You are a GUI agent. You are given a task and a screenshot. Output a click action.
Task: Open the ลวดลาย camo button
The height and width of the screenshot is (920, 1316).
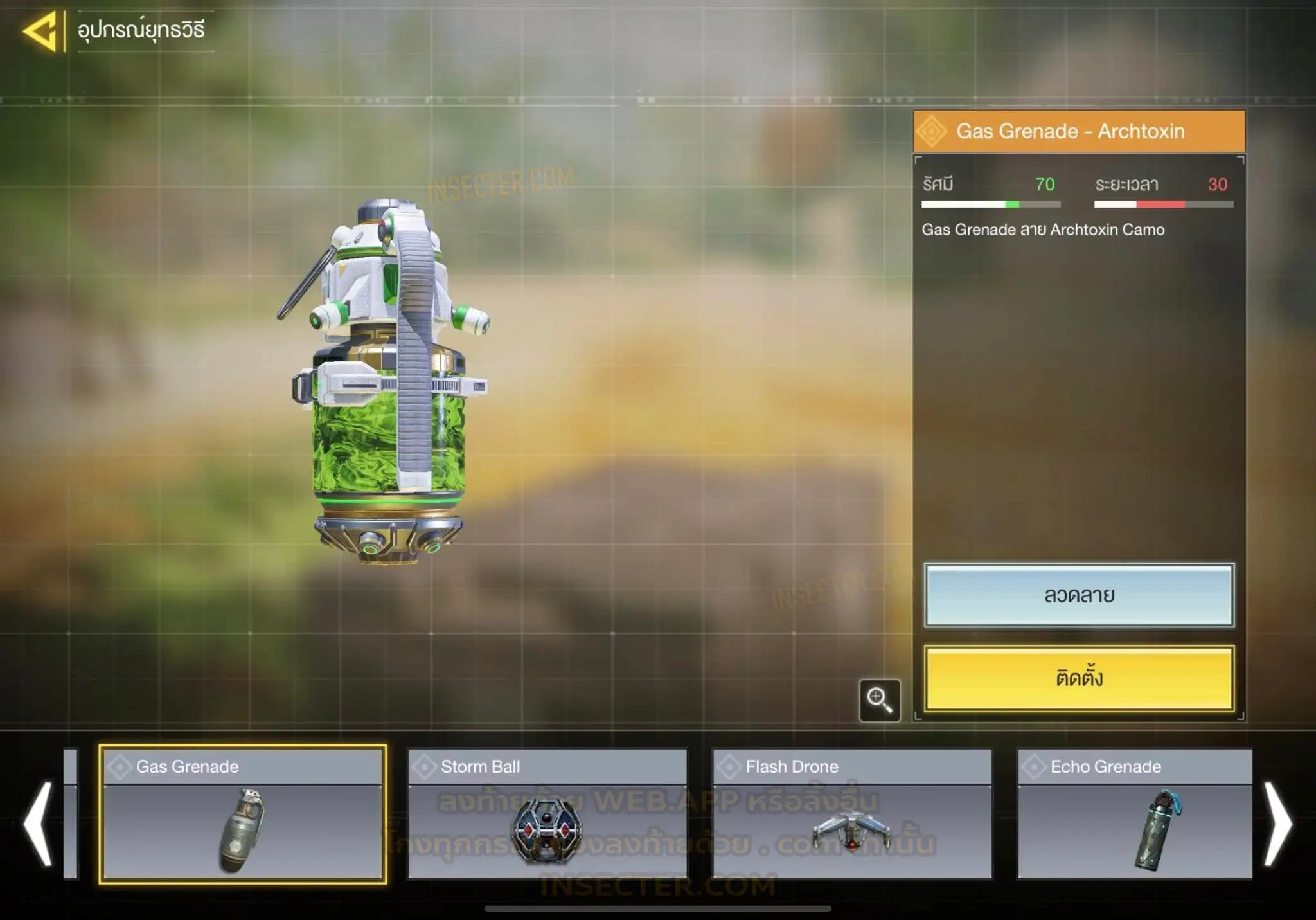[x=1079, y=595]
